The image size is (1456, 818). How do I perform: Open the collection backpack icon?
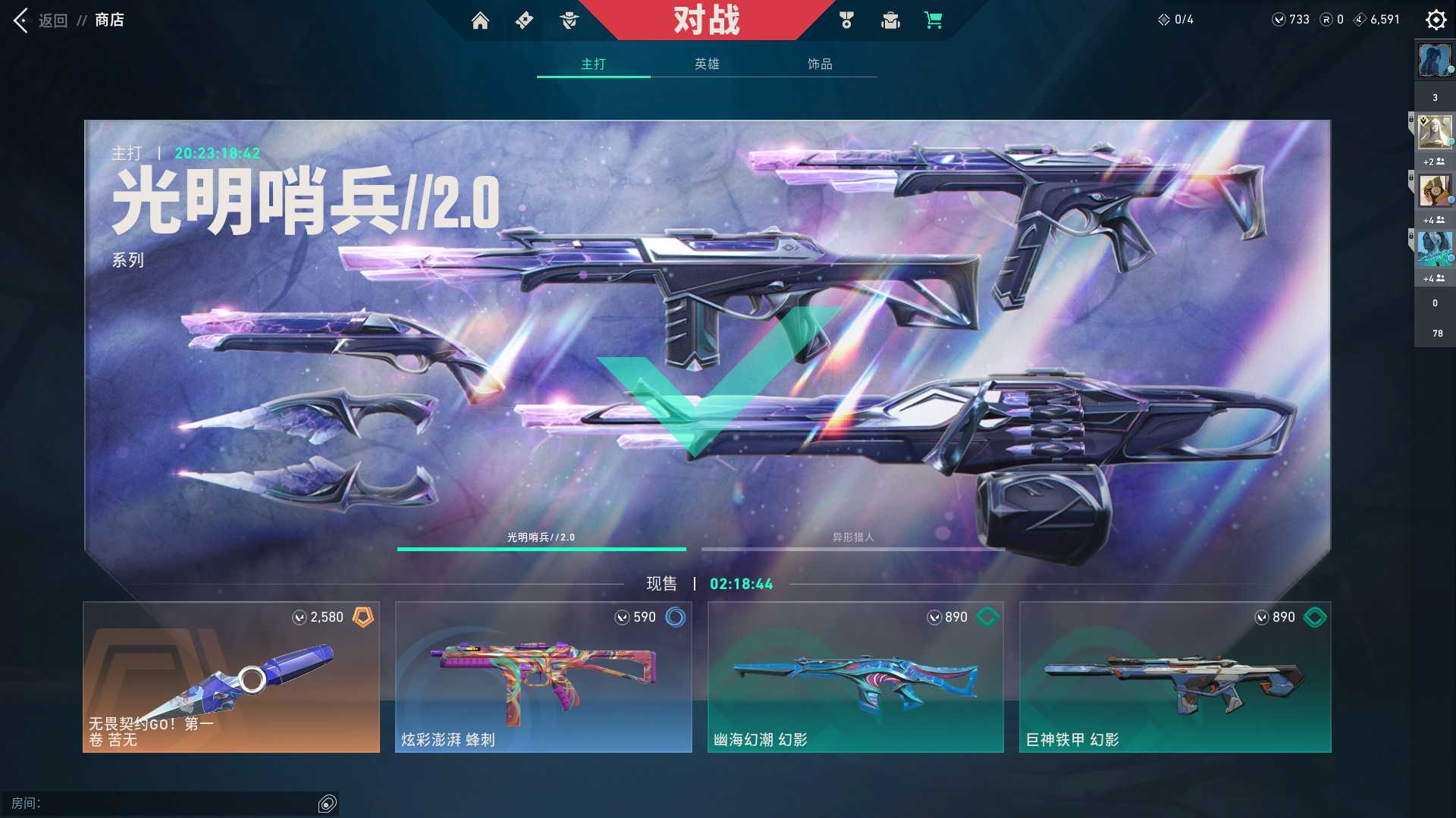[890, 20]
